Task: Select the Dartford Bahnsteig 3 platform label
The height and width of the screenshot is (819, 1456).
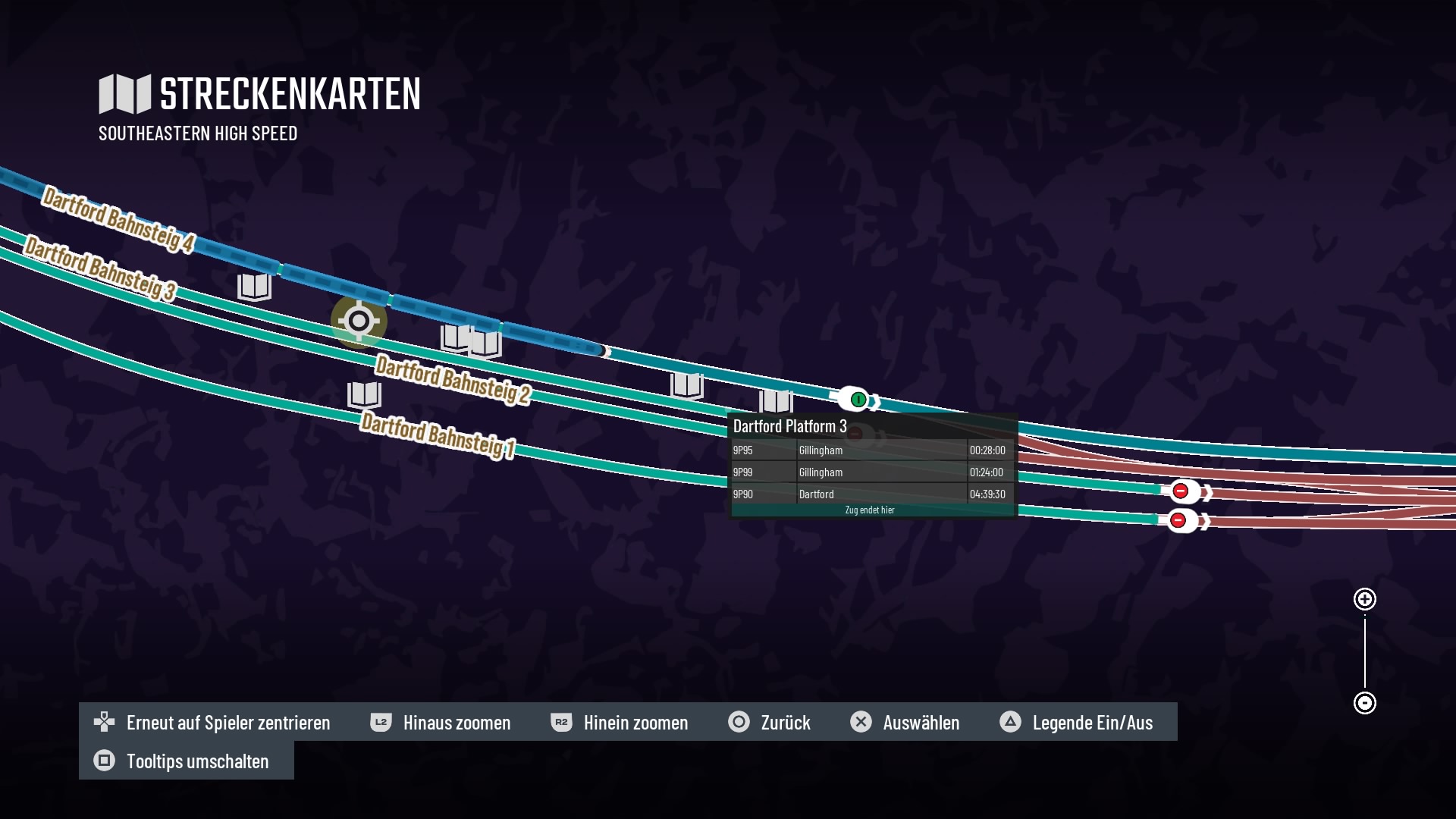Action: (x=100, y=268)
